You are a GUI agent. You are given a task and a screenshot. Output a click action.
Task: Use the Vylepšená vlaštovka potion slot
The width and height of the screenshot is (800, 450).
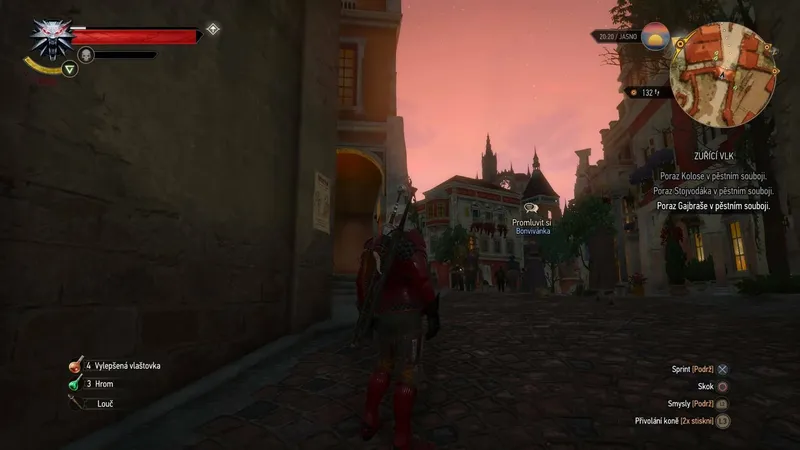click(76, 366)
